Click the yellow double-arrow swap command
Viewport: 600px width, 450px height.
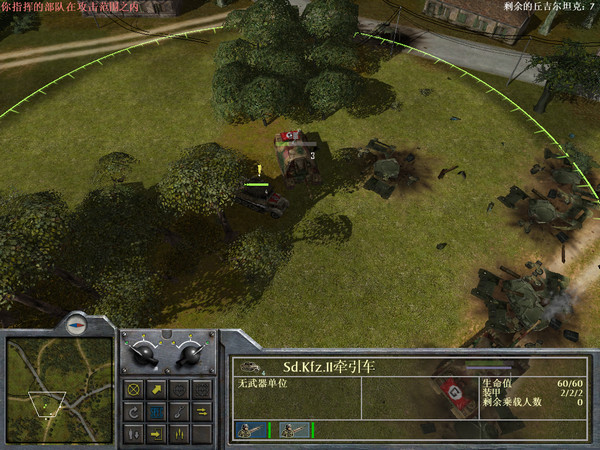tap(201, 411)
